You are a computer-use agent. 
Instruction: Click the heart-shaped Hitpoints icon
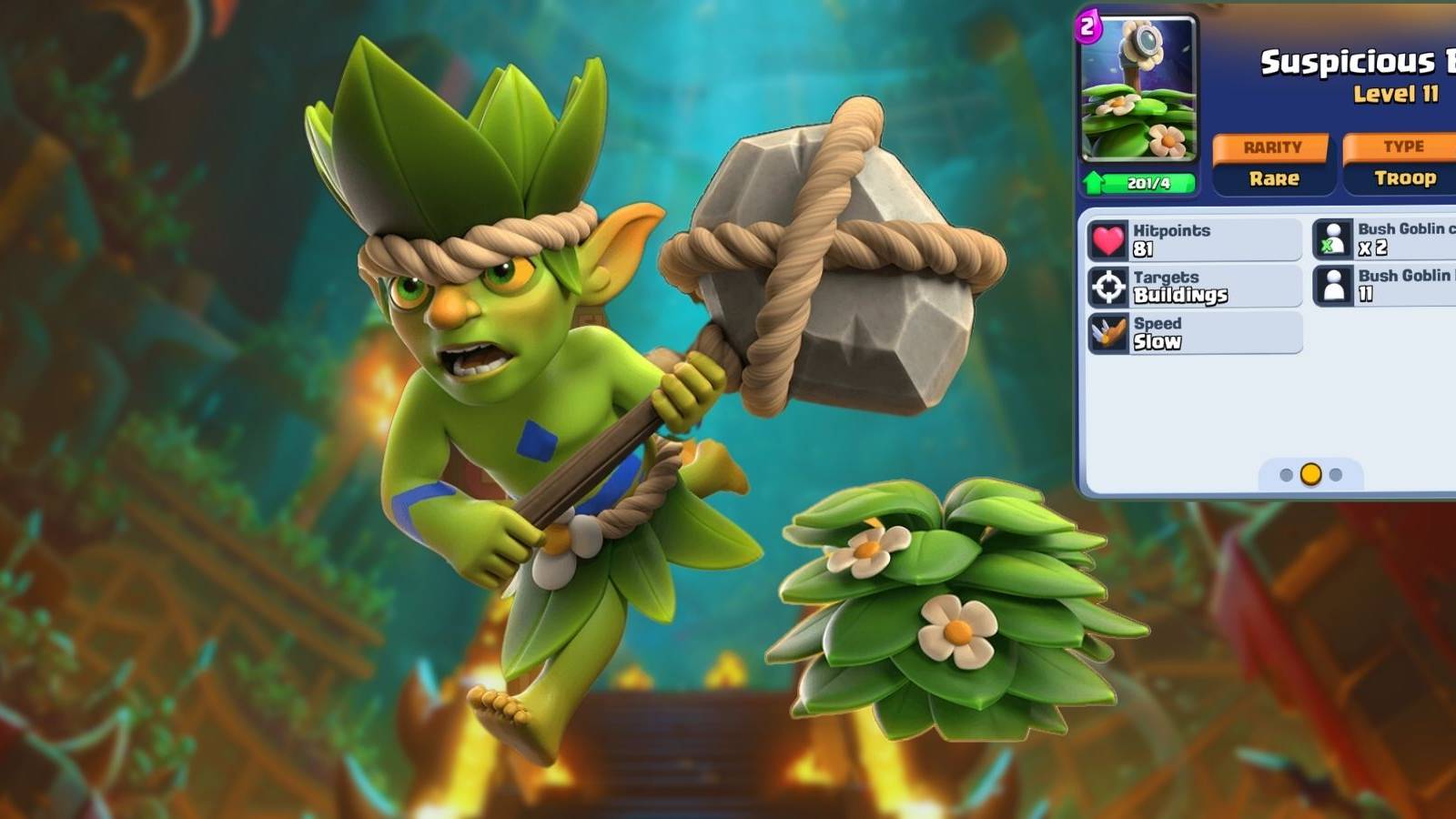coord(1107,238)
